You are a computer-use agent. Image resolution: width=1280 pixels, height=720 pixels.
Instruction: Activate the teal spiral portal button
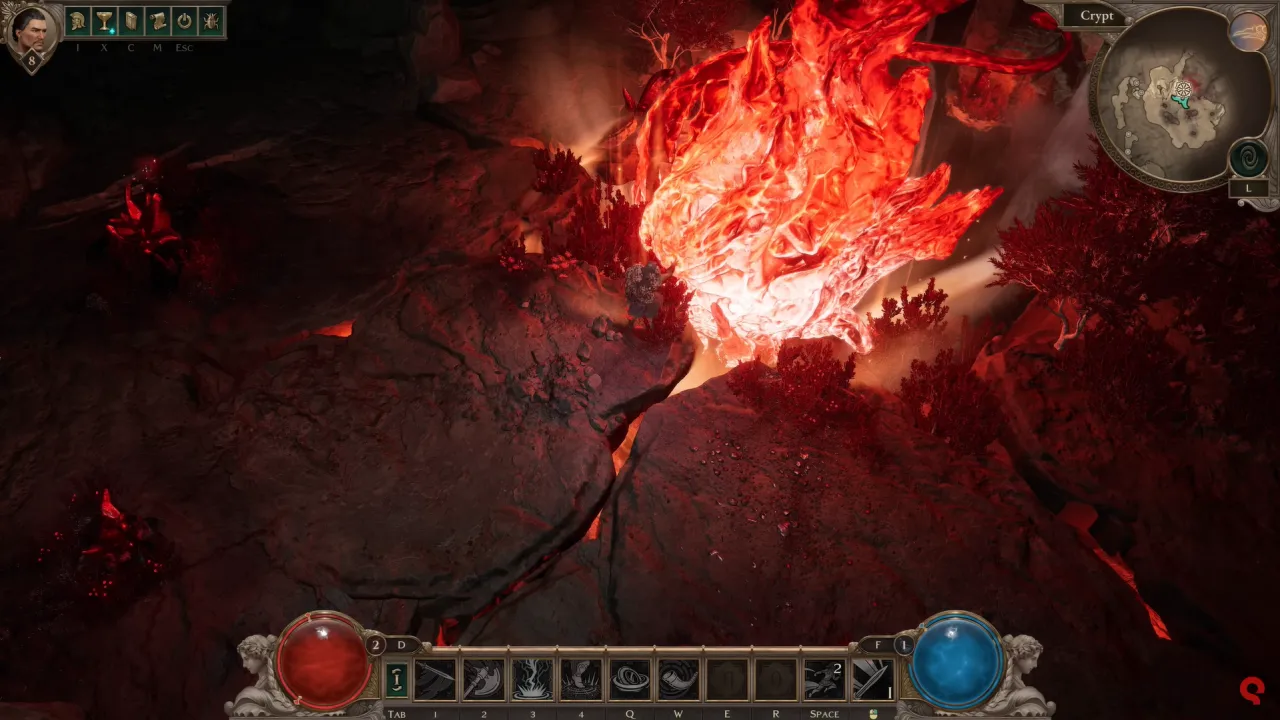[1249, 158]
